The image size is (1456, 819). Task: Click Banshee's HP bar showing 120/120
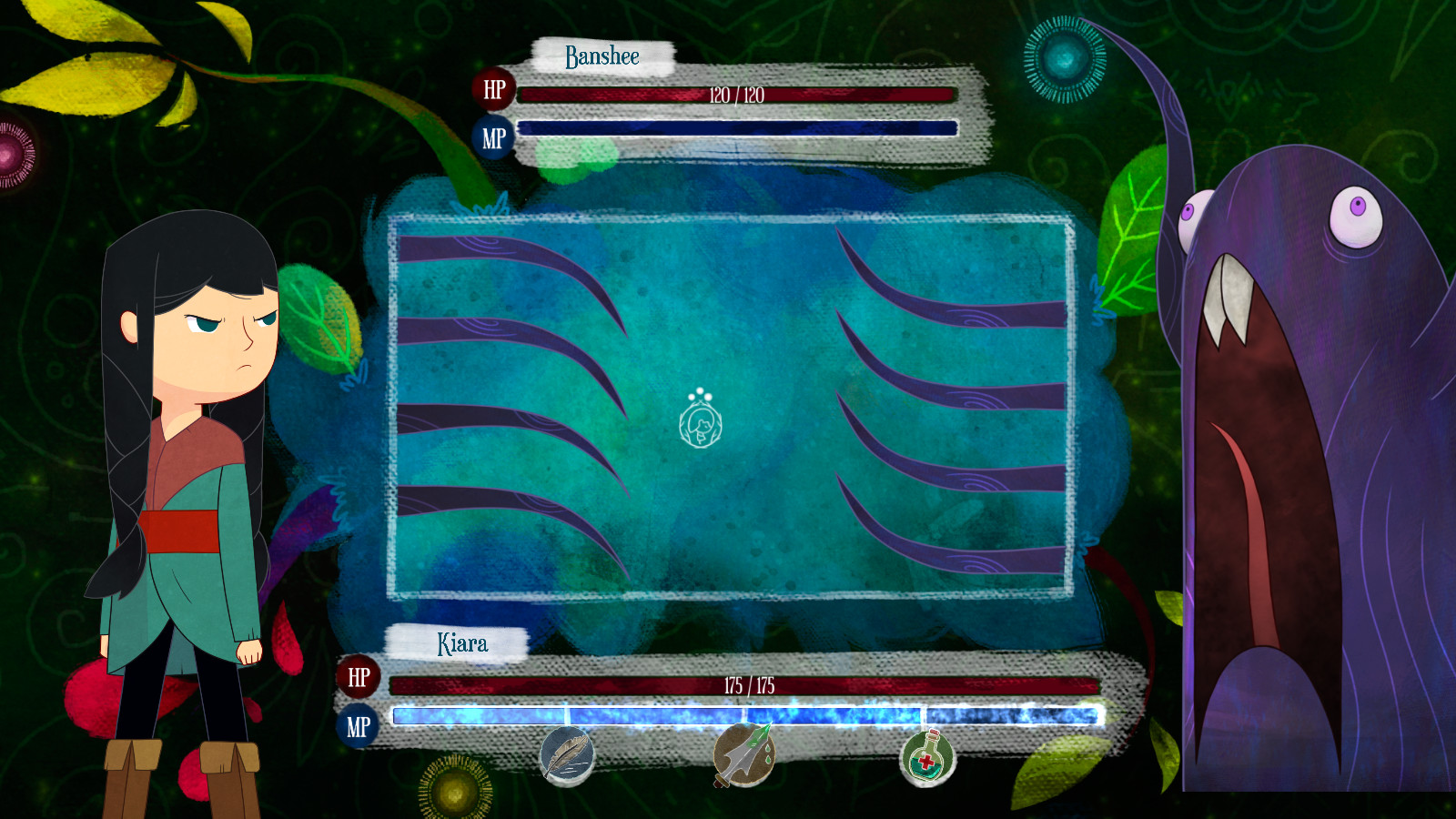point(737,93)
